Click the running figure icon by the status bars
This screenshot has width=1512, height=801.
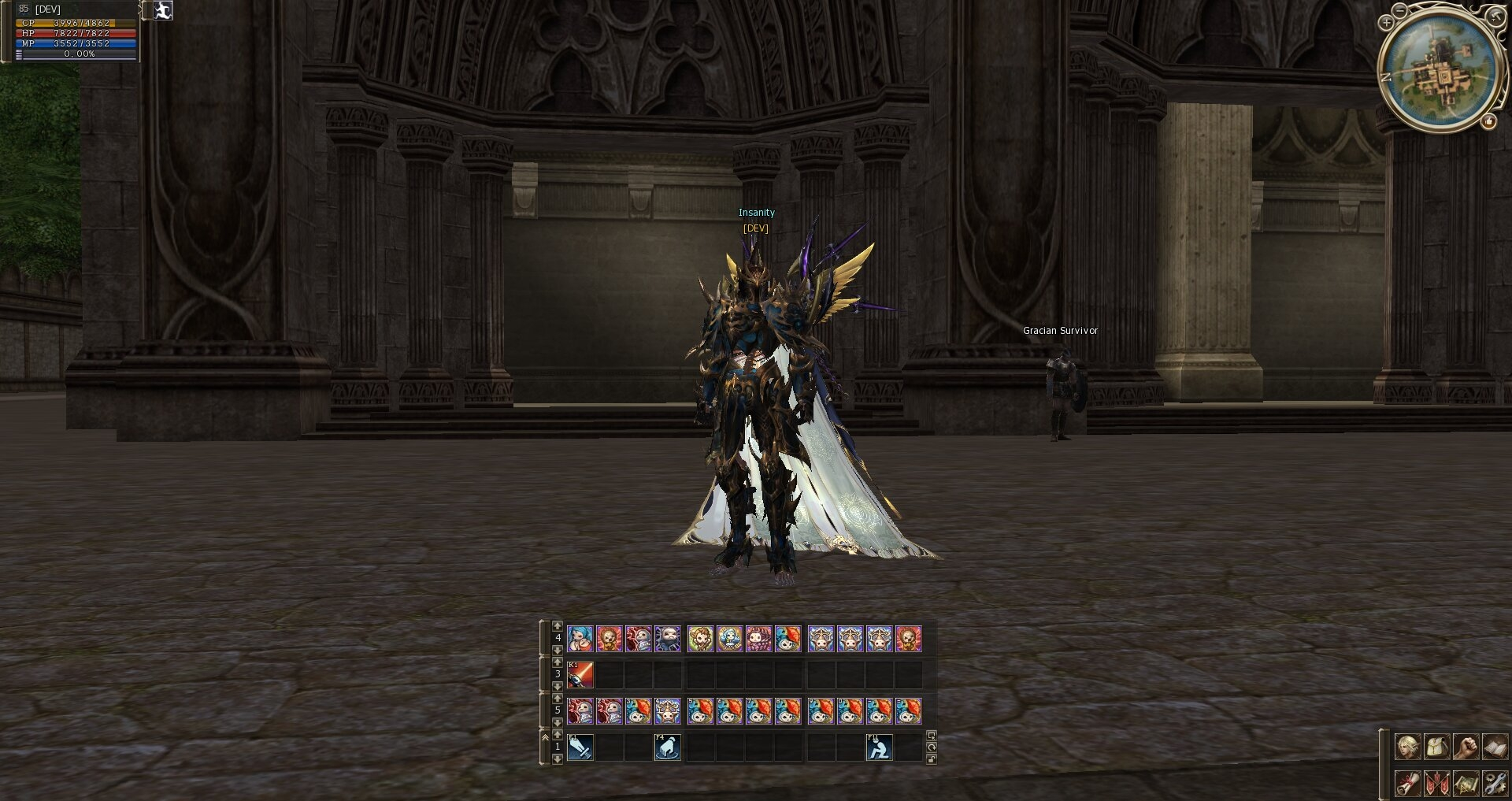(x=163, y=10)
